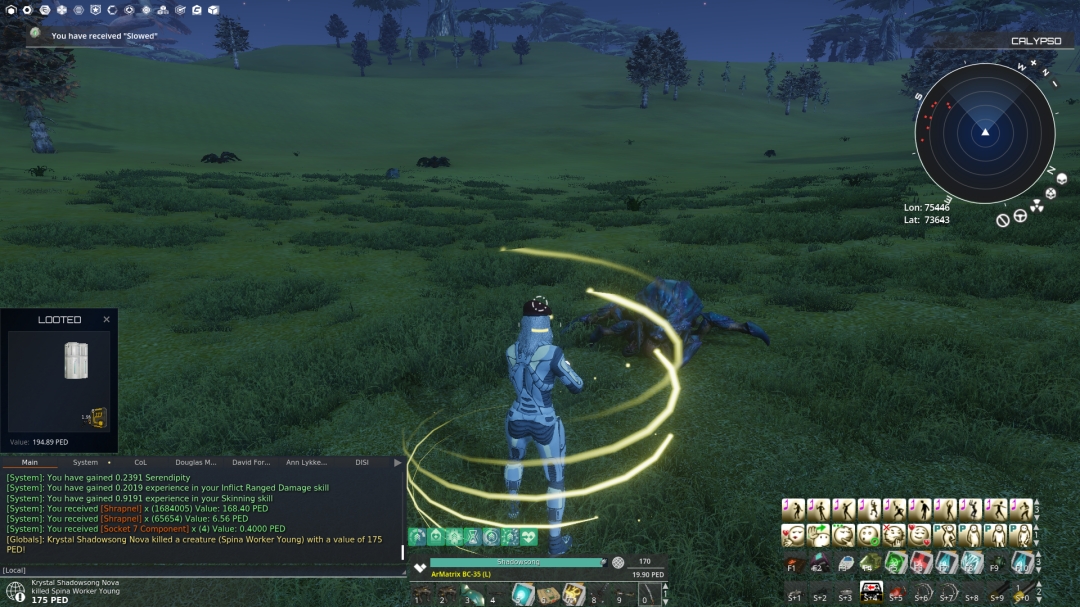Activate the heart heal buff icon
The width and height of the screenshot is (1080, 607).
pyautogui.click(x=528, y=537)
